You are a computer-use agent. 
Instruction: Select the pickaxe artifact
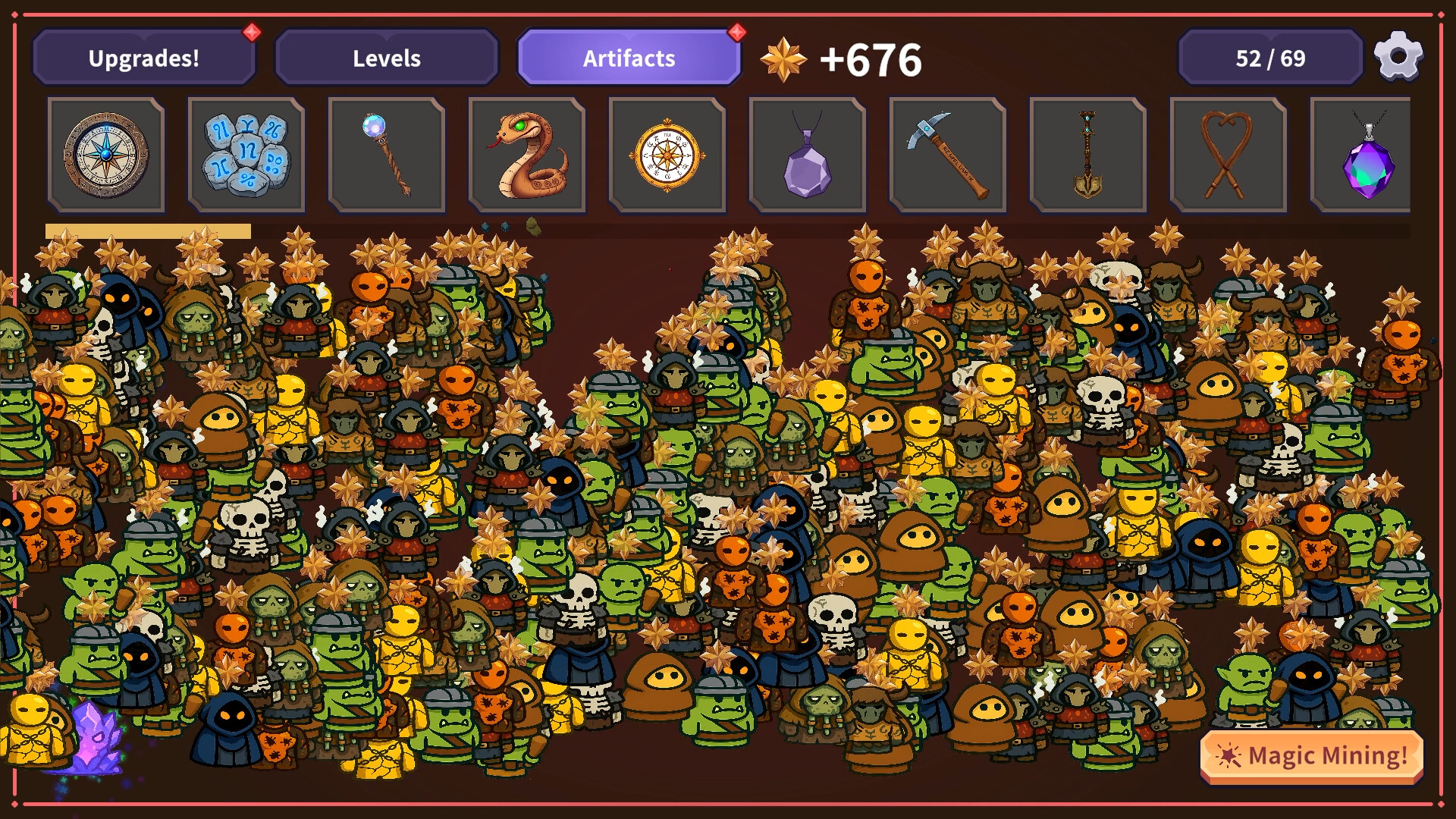(x=949, y=155)
